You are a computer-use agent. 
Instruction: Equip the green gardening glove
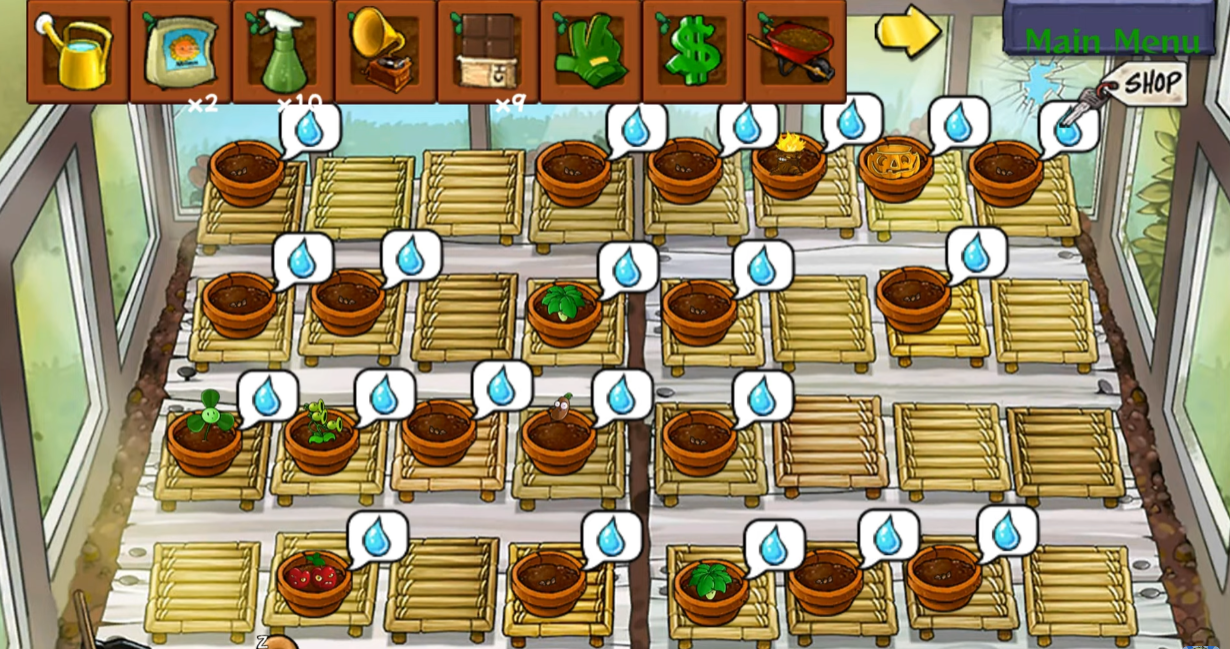(x=590, y=50)
